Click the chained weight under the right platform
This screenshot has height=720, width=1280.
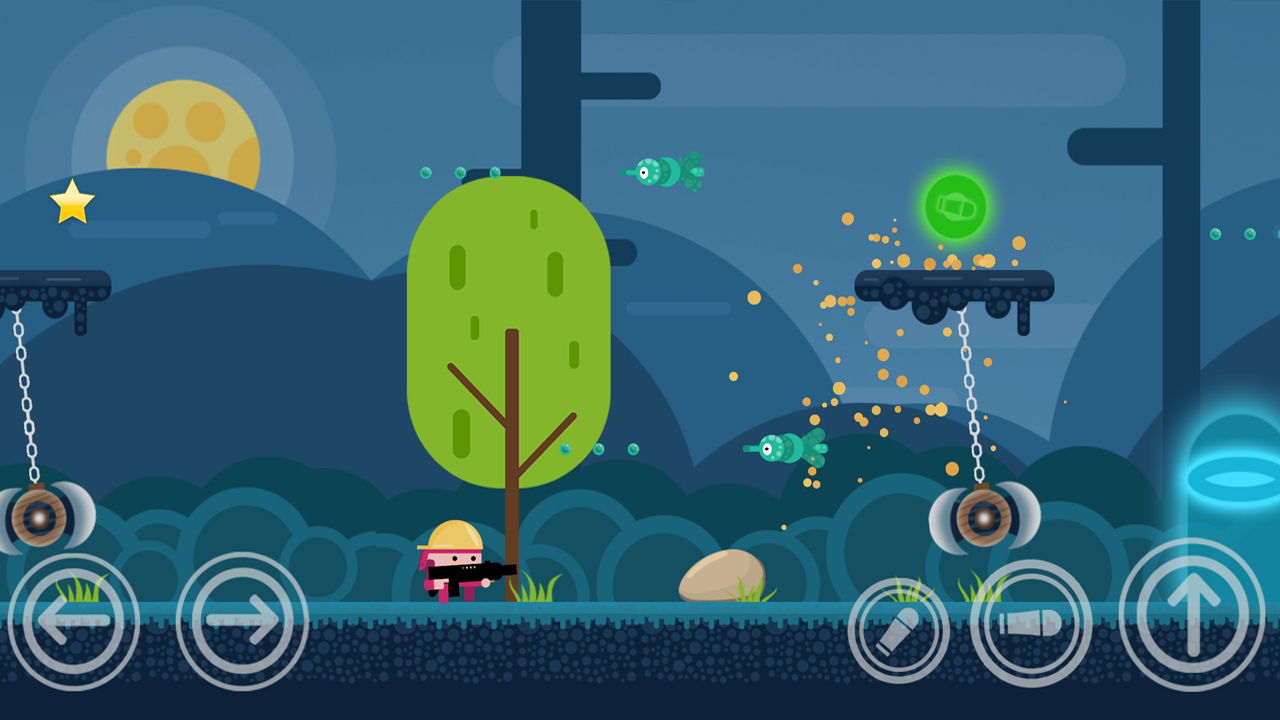[985, 517]
